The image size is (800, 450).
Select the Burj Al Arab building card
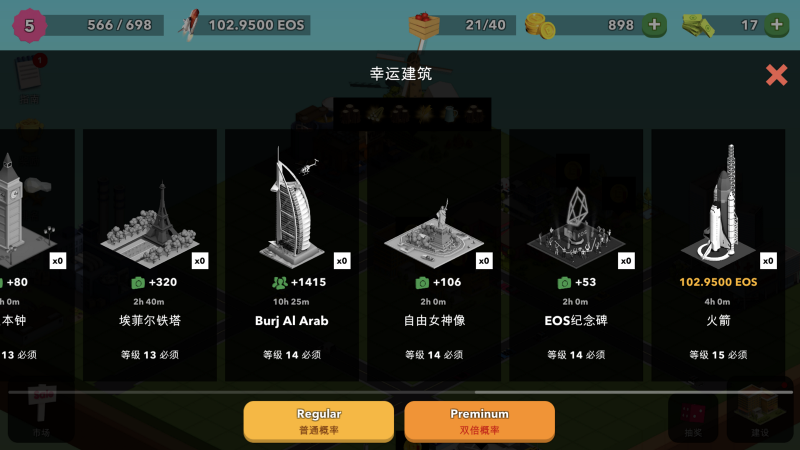291,254
